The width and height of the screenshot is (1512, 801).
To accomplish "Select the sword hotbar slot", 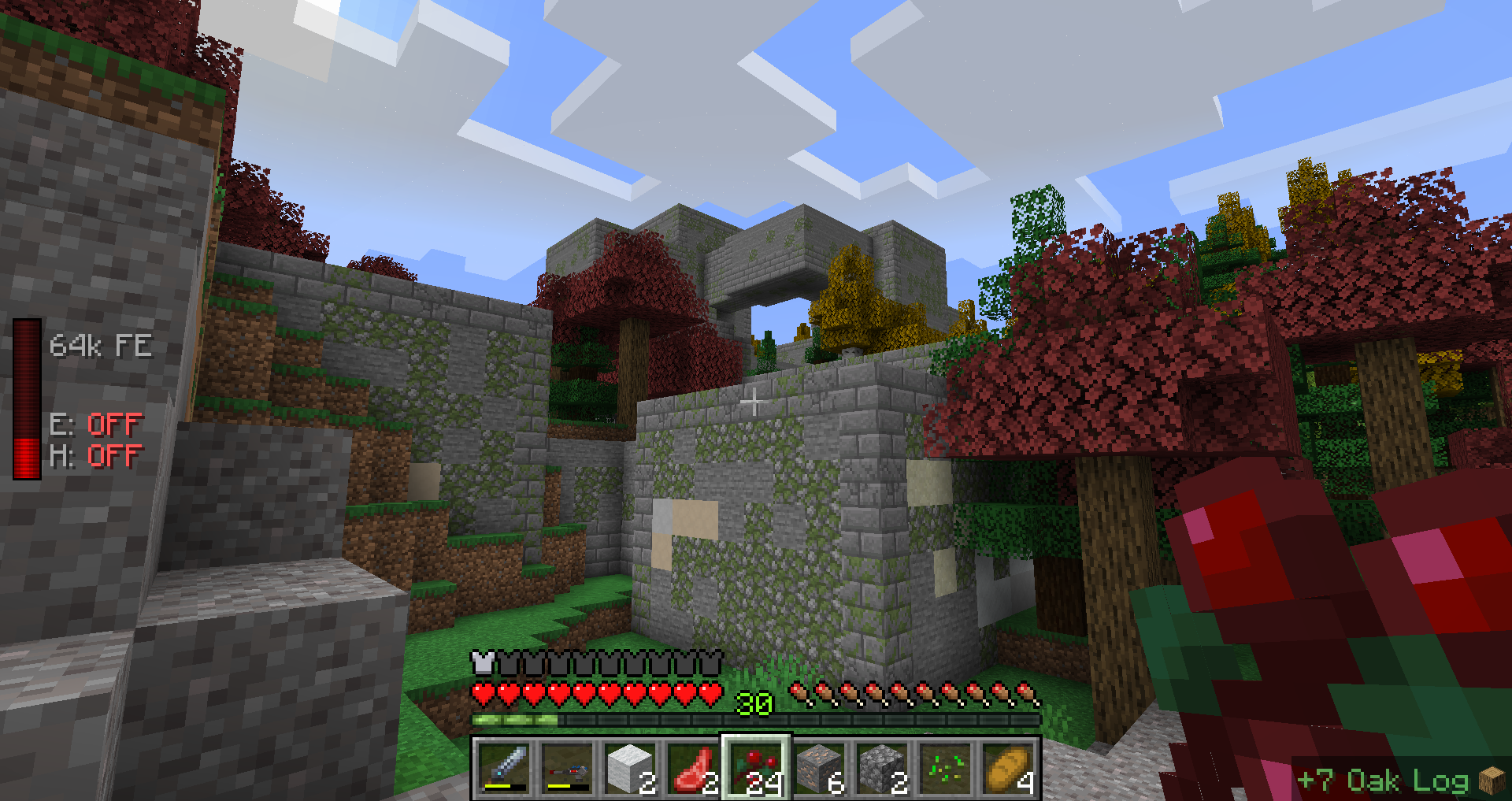I will point(504,768).
